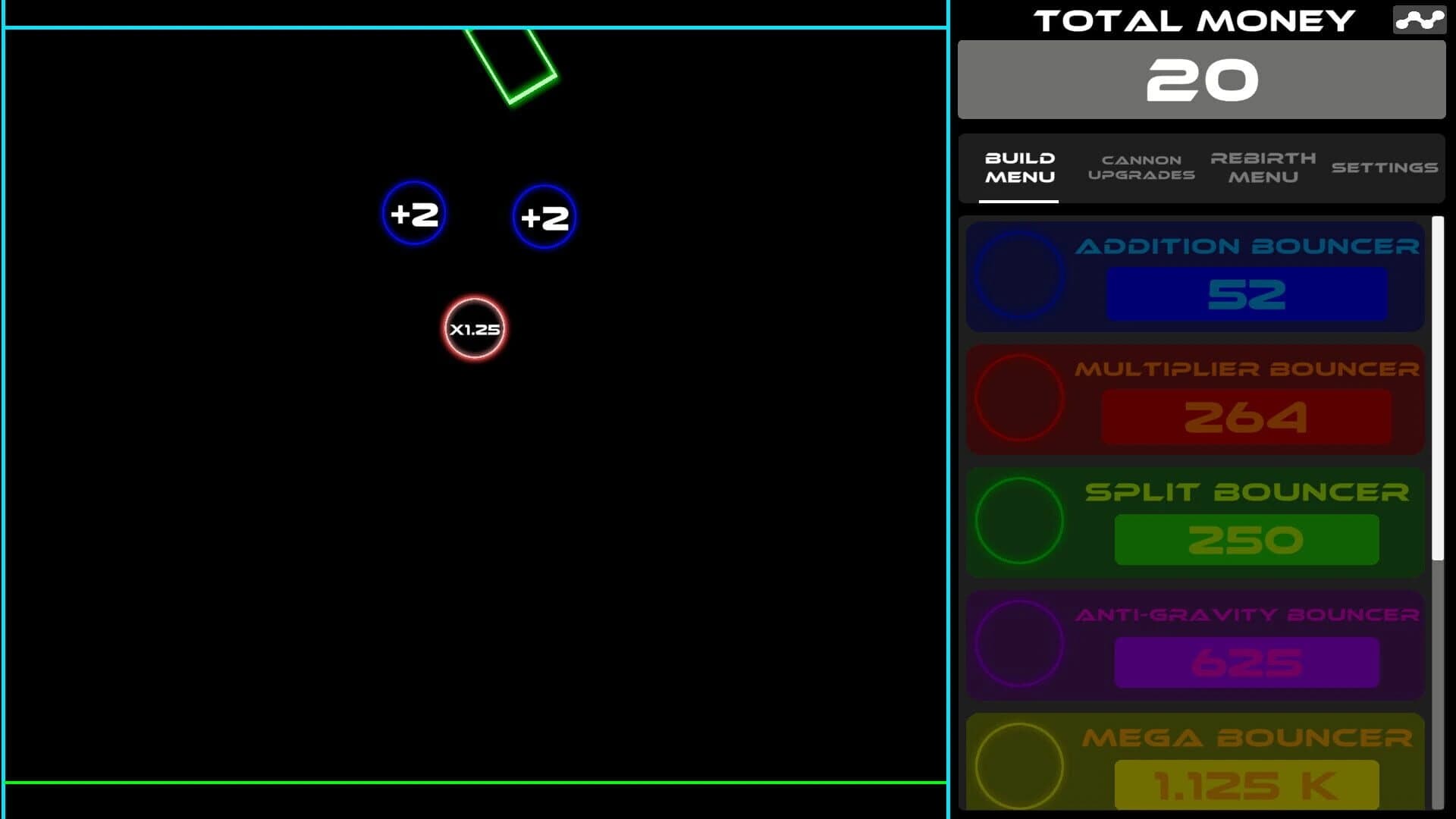This screenshot has width=1456, height=819.
Task: Click the green cannon at the top
Action: [511, 64]
